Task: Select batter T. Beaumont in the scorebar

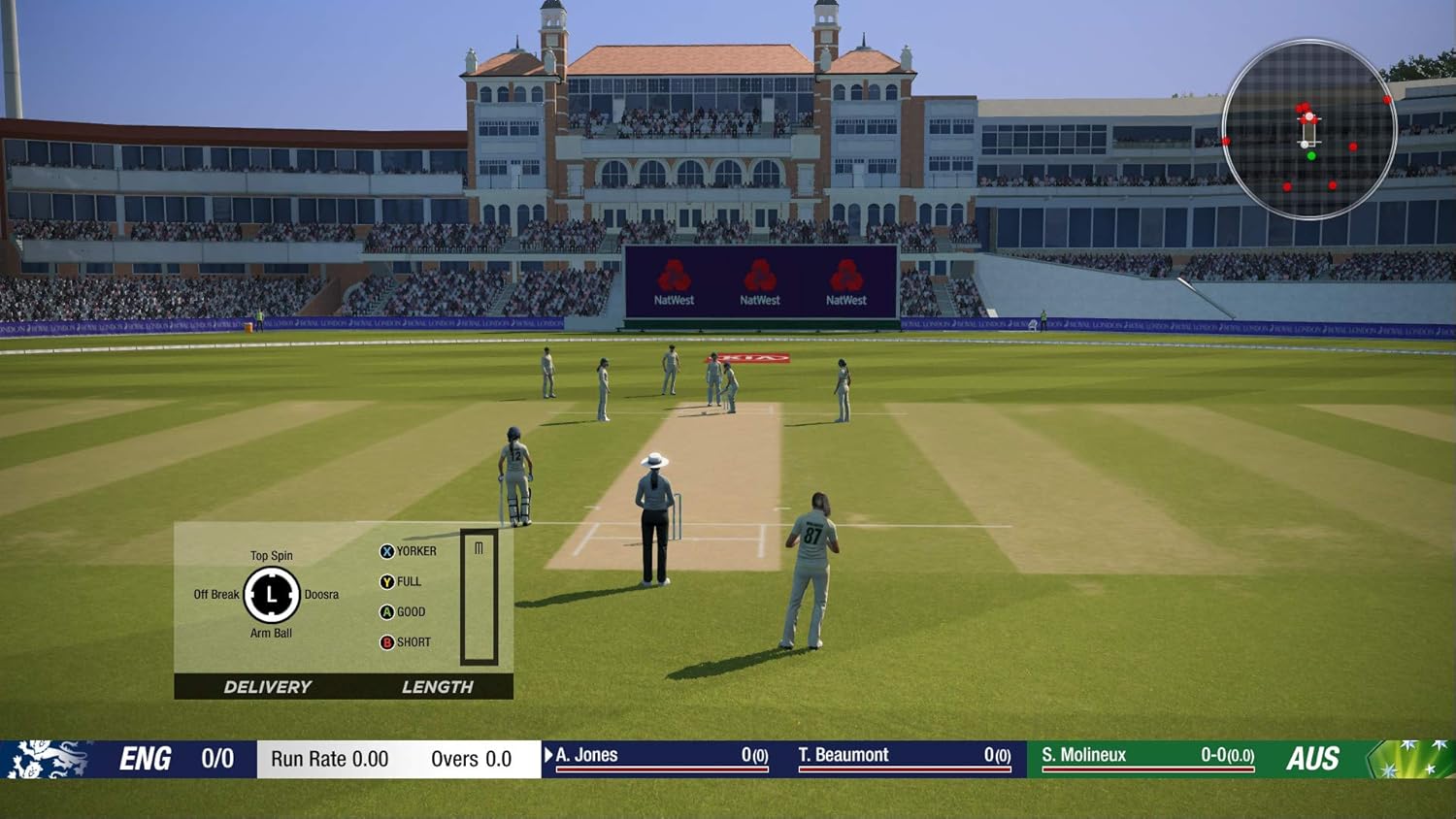Action: point(903,756)
